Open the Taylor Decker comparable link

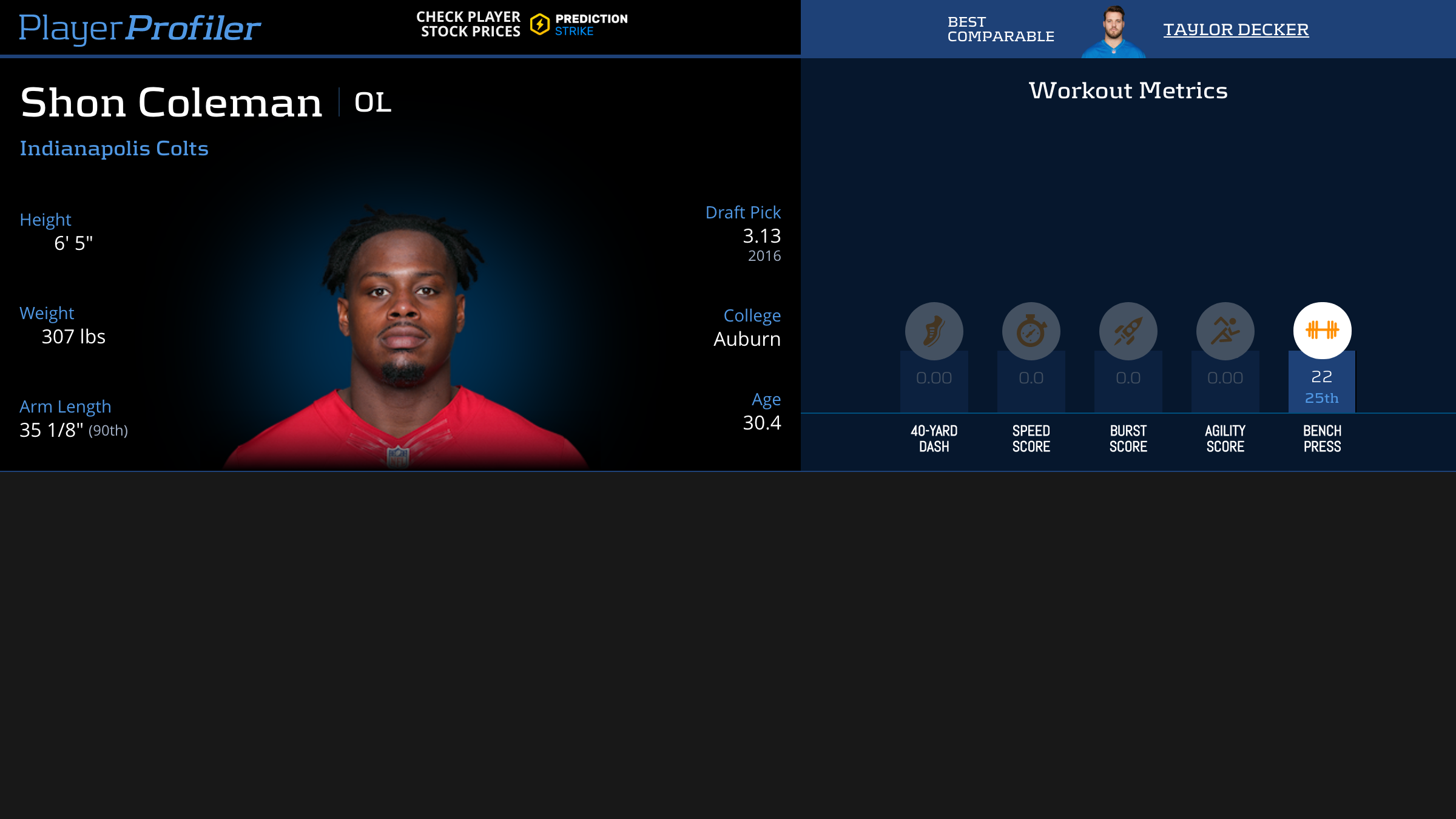tap(1236, 29)
